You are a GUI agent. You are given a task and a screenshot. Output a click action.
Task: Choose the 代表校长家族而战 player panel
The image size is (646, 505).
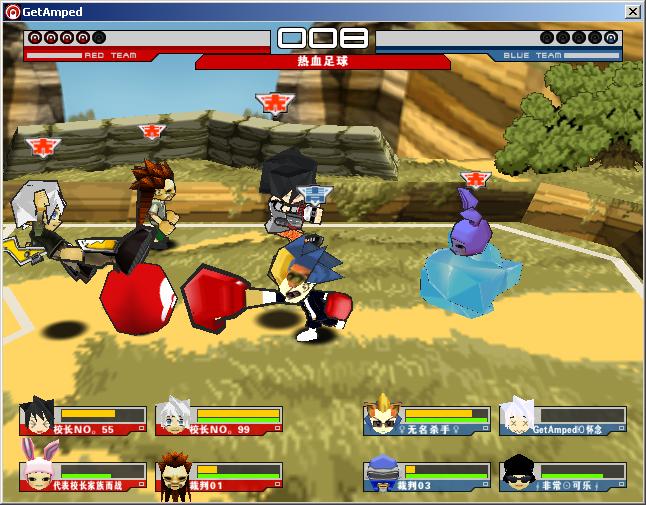[x=83, y=475]
